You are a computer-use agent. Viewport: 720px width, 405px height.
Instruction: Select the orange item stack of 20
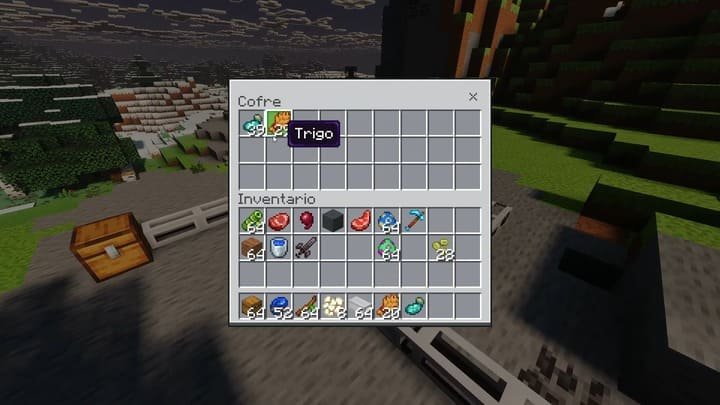[x=387, y=307]
